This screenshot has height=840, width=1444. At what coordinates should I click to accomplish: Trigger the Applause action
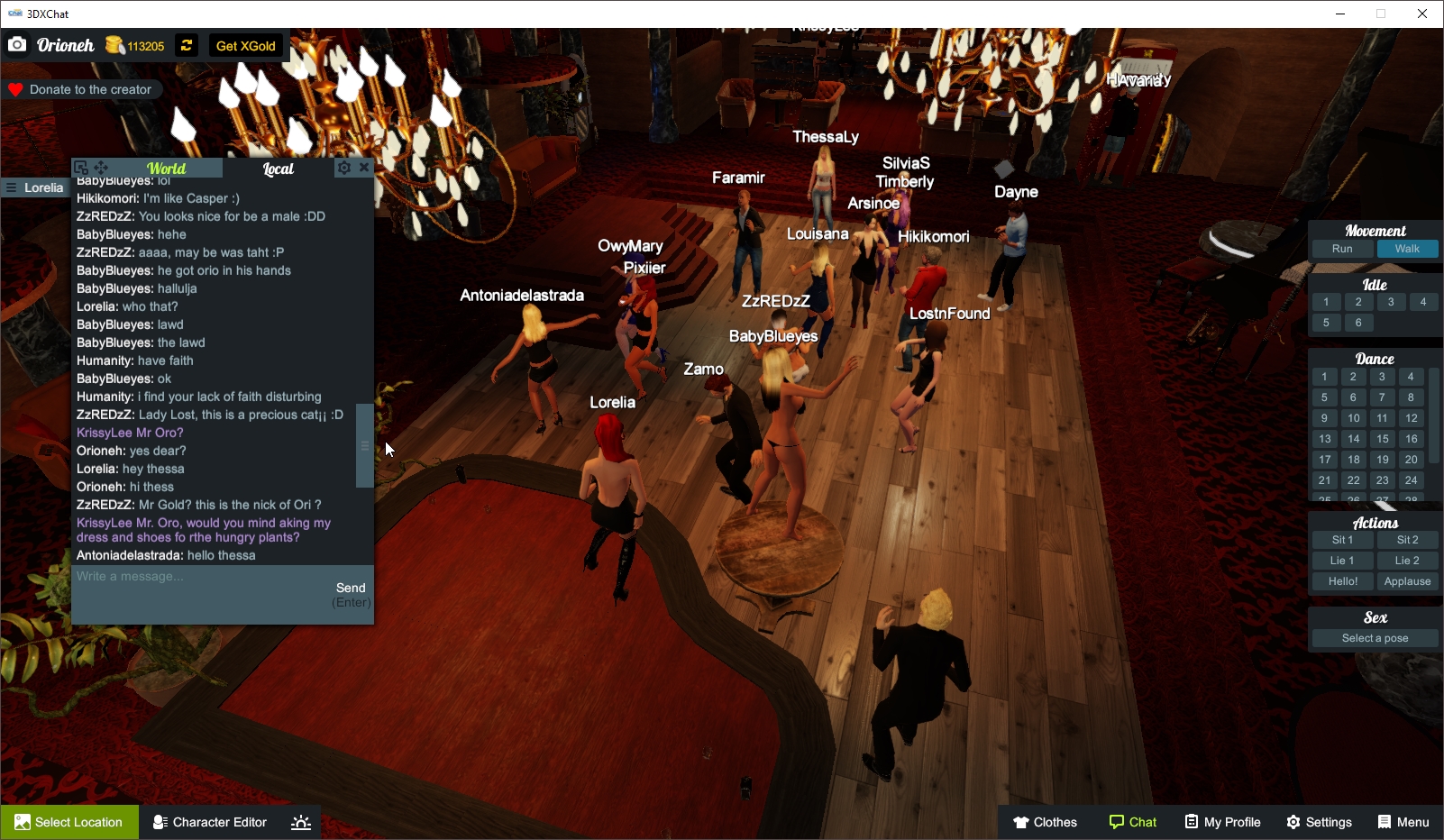click(x=1408, y=581)
